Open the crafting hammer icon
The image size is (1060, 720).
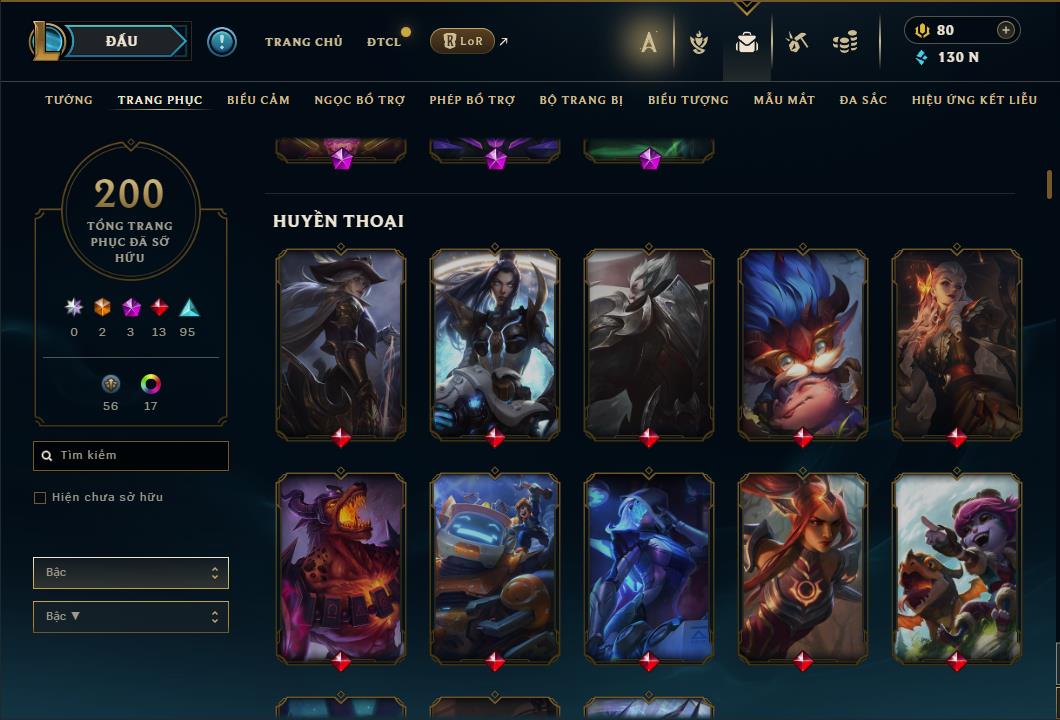click(x=797, y=42)
